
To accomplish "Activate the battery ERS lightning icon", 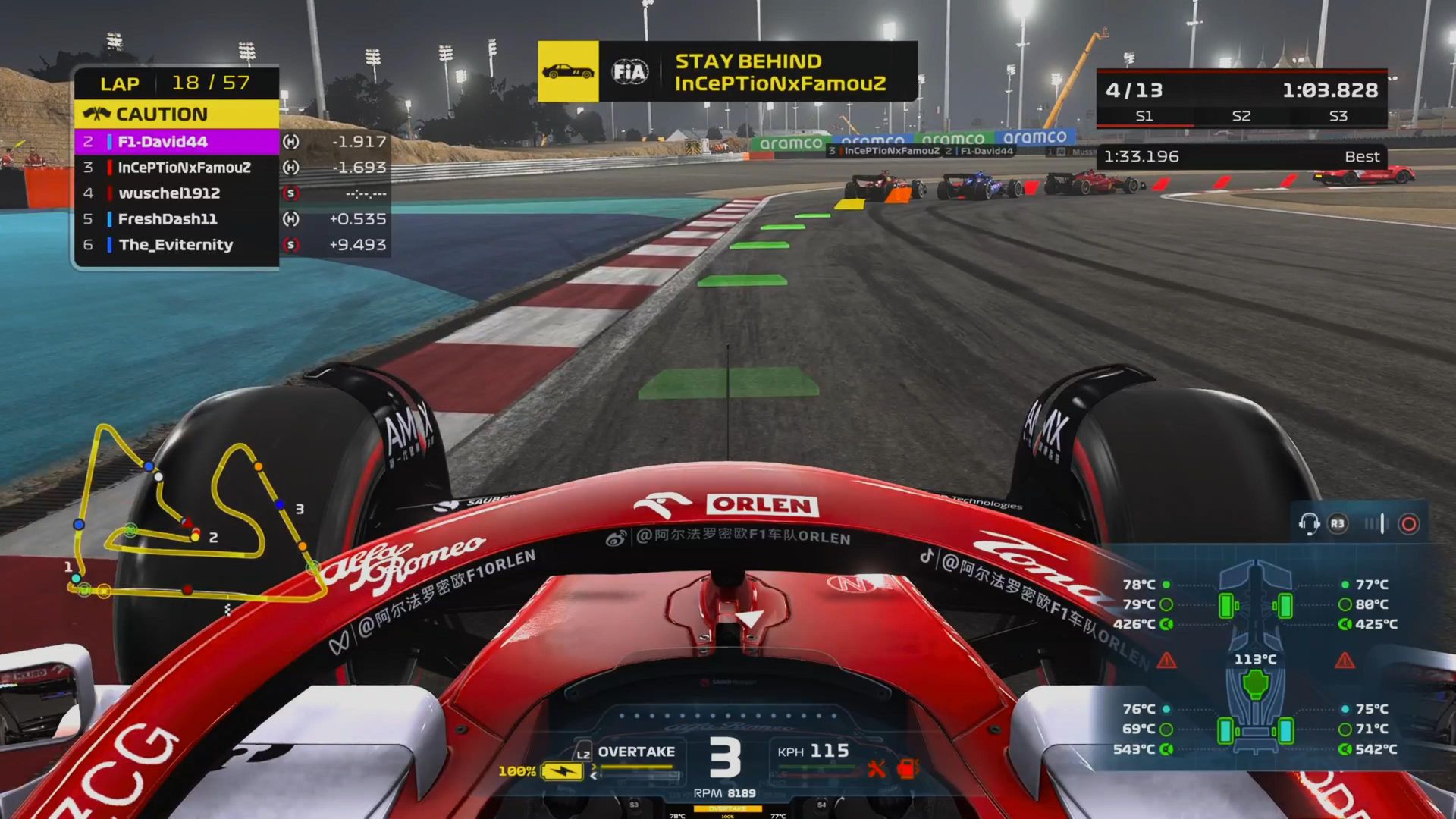I will (562, 771).
